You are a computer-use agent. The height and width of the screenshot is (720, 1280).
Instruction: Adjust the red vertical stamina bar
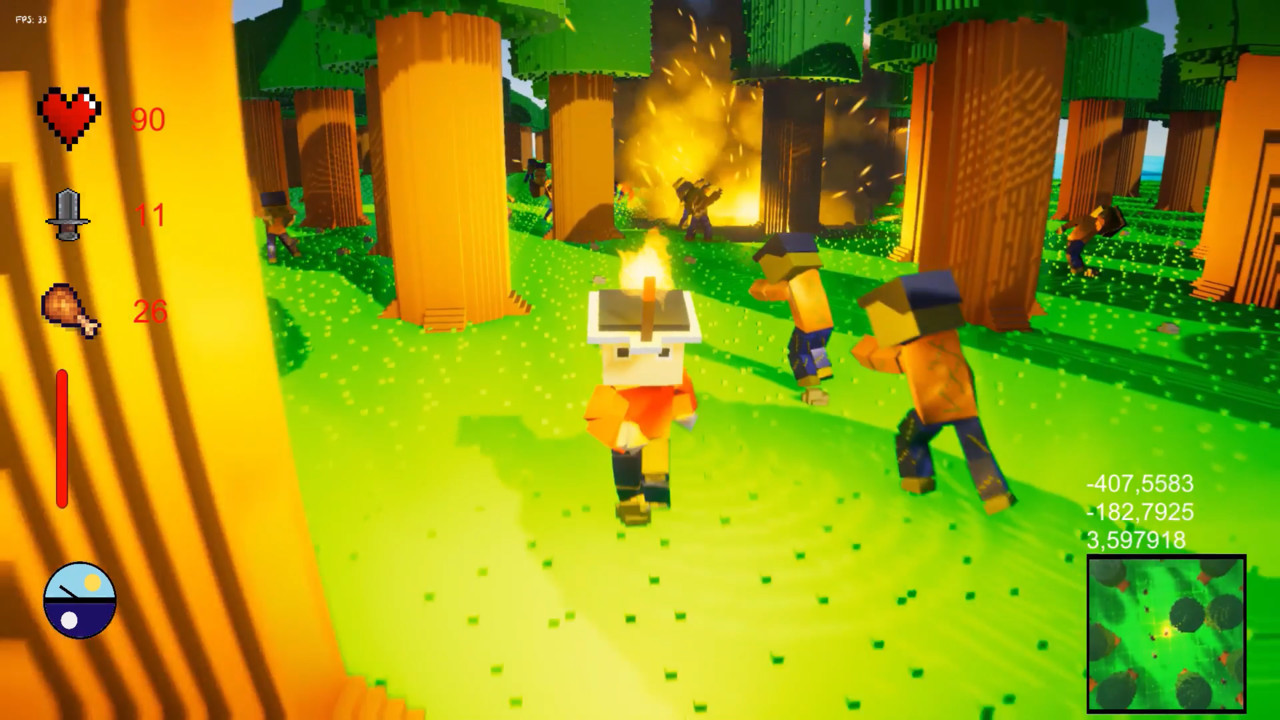[61, 440]
